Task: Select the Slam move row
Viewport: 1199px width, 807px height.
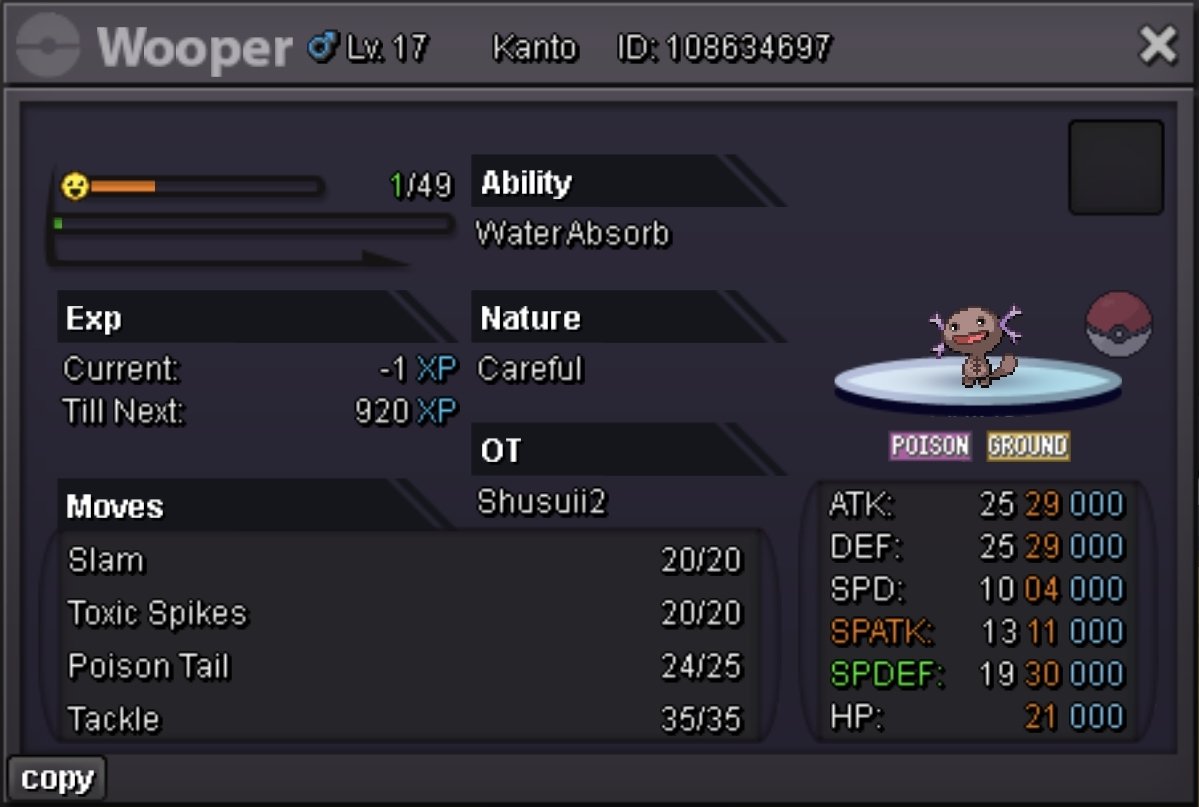Action: [x=405, y=560]
